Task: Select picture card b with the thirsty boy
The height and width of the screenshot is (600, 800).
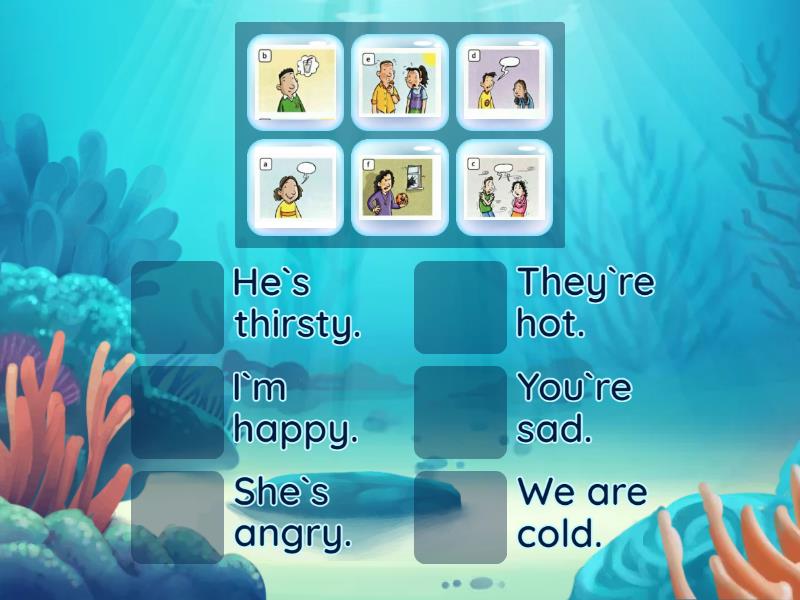Action: tap(295, 83)
